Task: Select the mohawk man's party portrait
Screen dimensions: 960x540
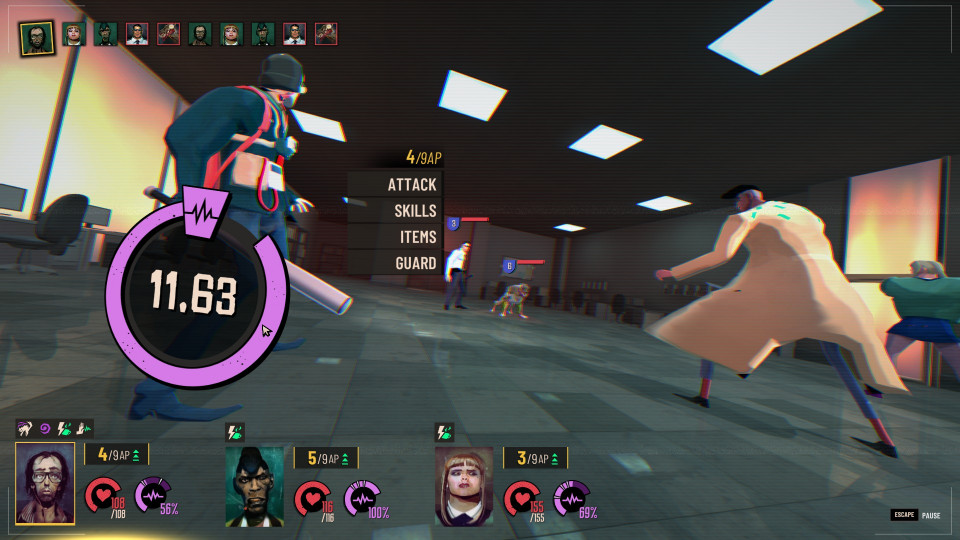Action: (254, 486)
